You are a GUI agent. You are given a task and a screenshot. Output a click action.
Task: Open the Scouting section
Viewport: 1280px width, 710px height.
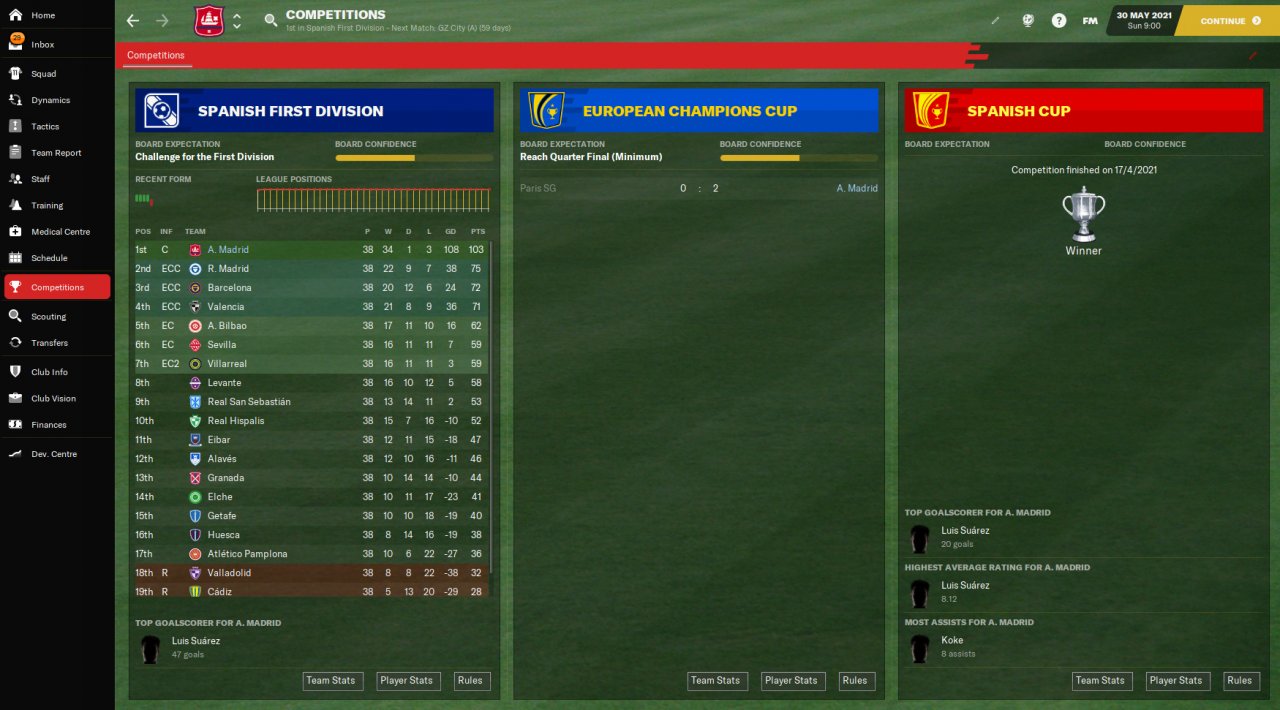[48, 317]
